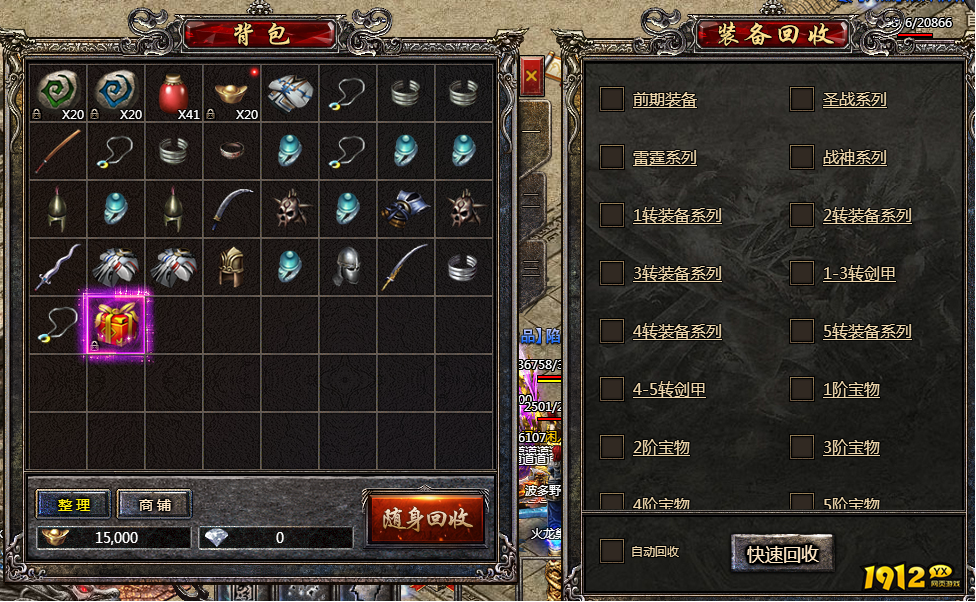976x602 pixels.
Task: Open the 商铺 shop
Action: (x=155, y=505)
